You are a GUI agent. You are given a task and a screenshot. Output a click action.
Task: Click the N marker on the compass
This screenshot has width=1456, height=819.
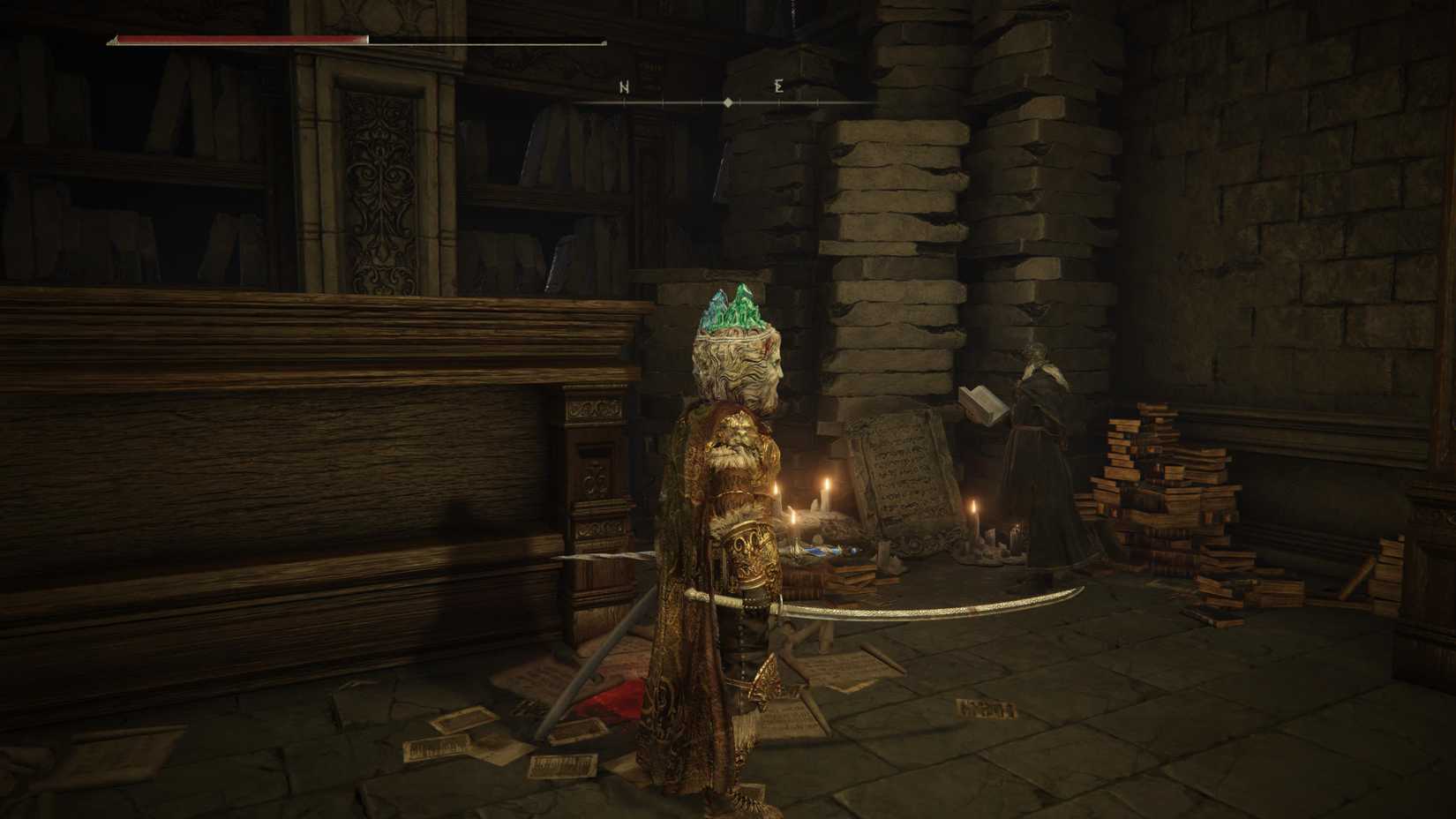[x=626, y=87]
